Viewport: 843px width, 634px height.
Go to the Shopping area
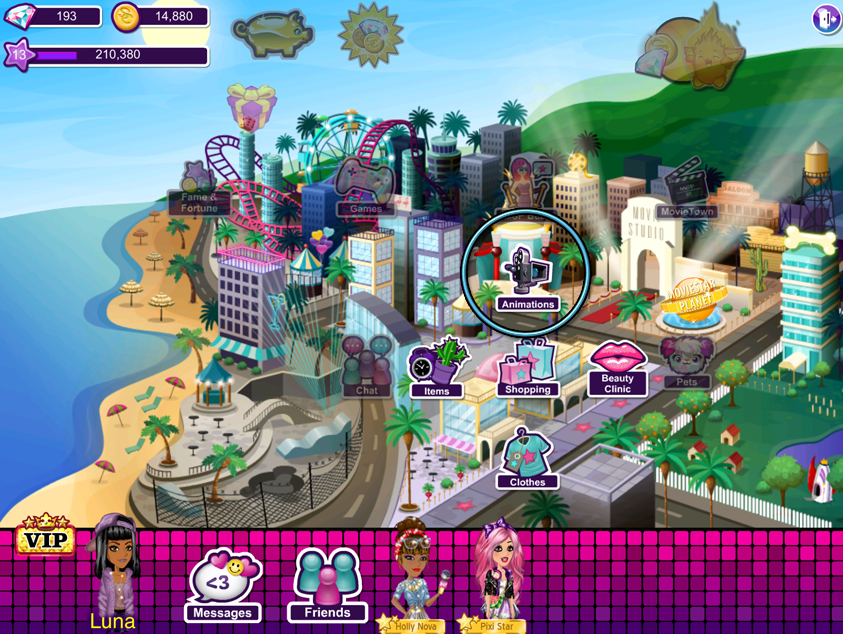coord(528,368)
